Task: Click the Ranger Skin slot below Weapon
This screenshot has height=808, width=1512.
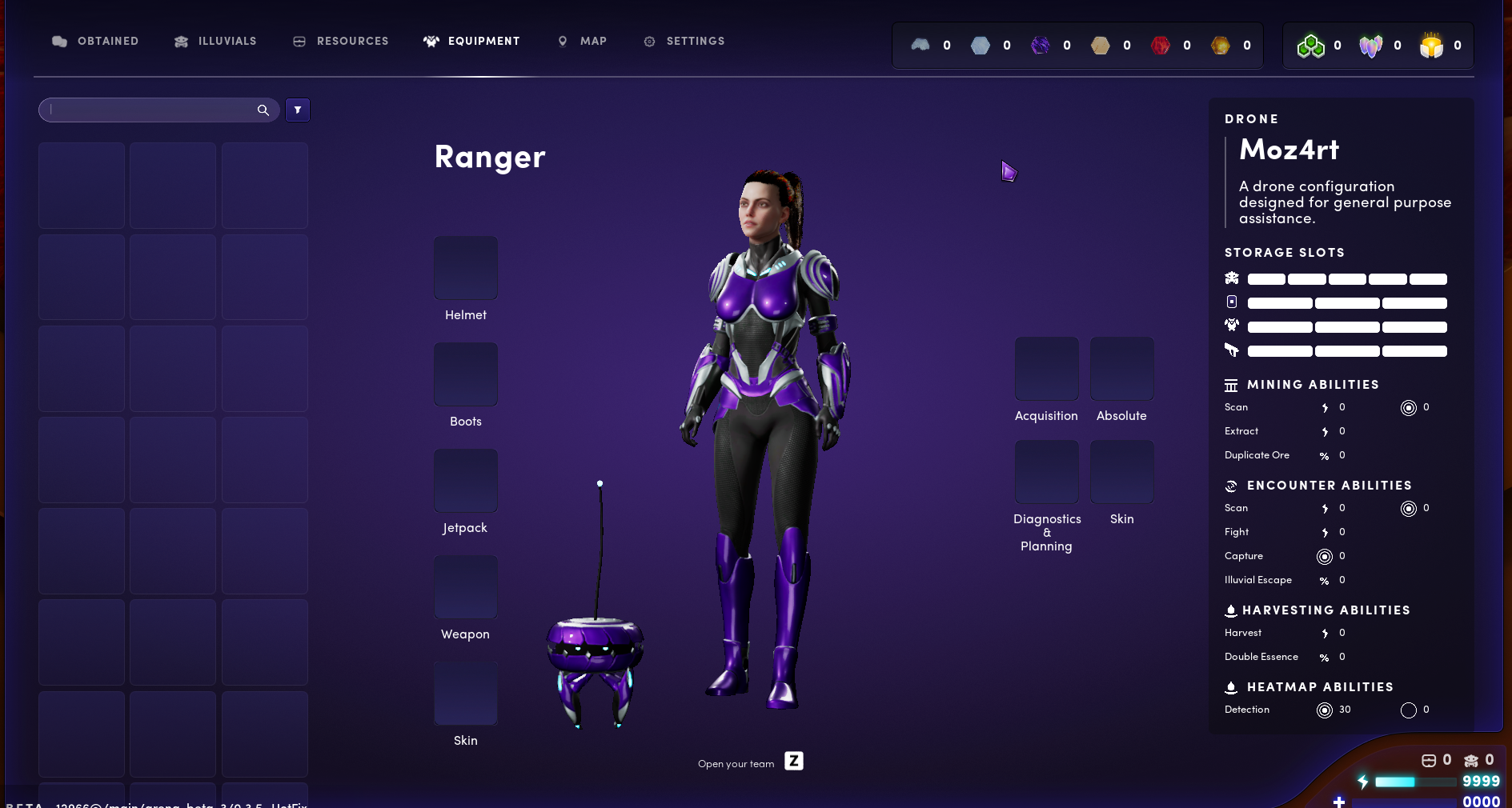Action: pyautogui.click(x=466, y=694)
